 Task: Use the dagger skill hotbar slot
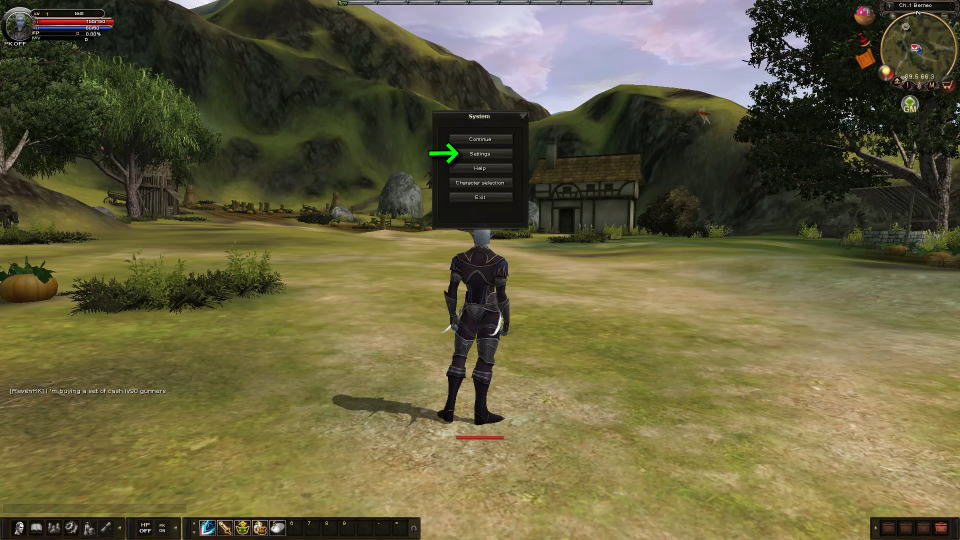click(x=226, y=527)
